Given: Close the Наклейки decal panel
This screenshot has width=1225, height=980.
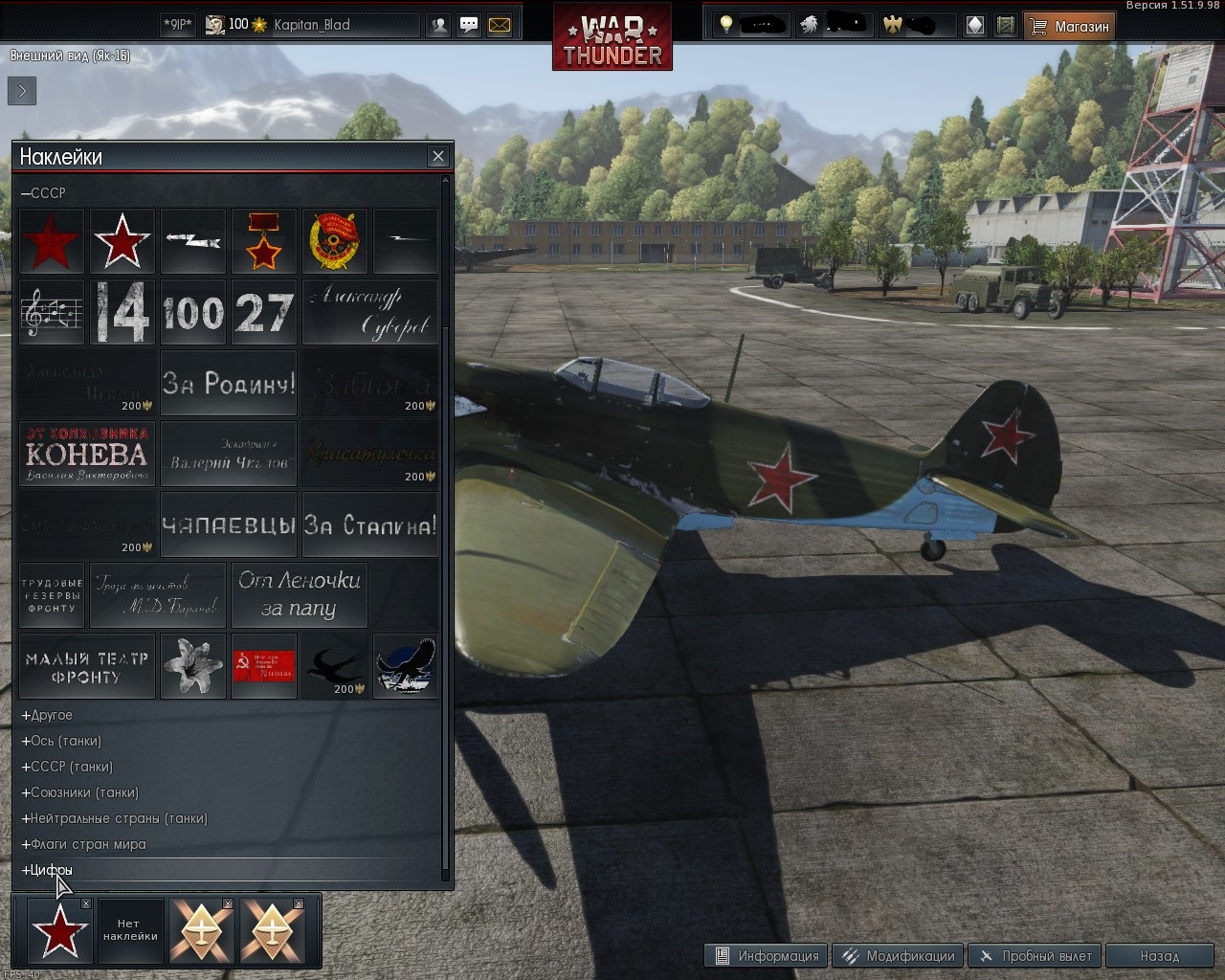Looking at the screenshot, I should pyautogui.click(x=438, y=156).
